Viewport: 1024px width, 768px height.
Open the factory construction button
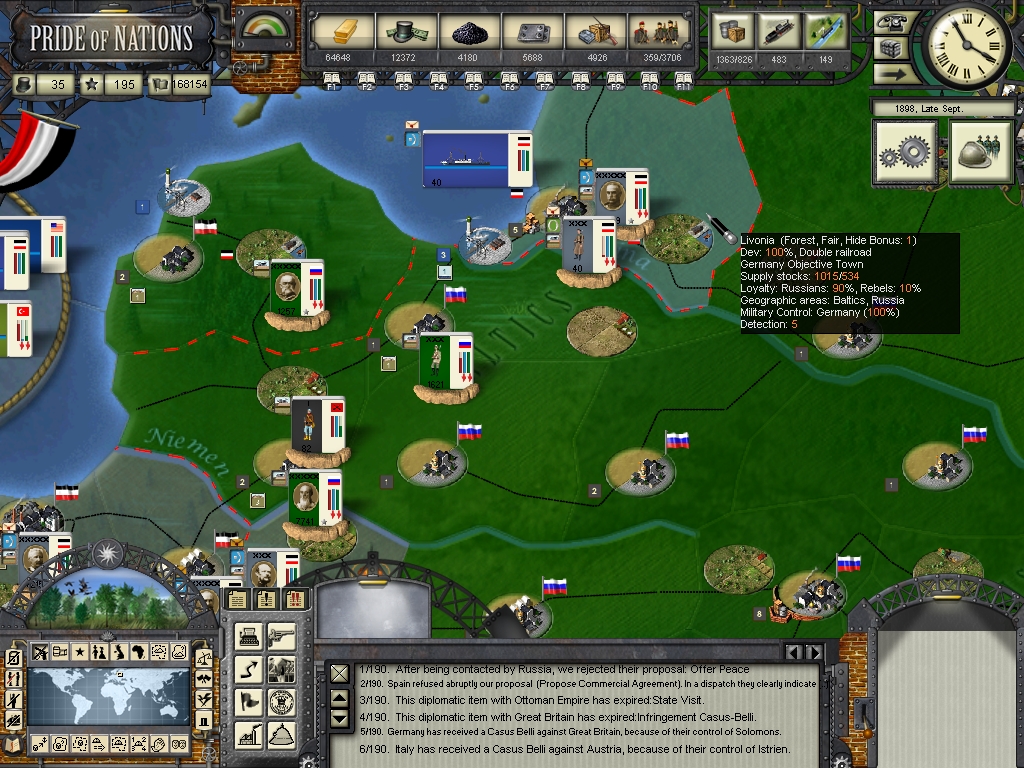coord(249,733)
